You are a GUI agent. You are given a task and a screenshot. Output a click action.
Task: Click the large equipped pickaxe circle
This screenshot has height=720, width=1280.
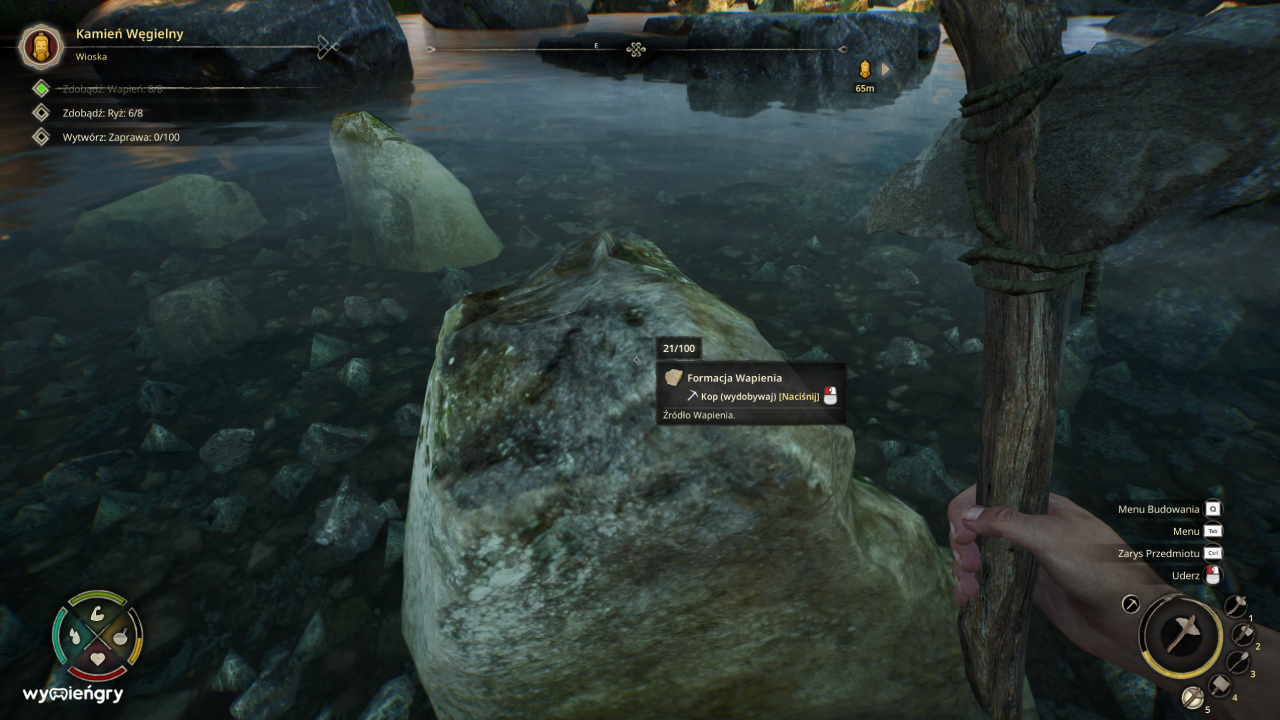[1181, 634]
